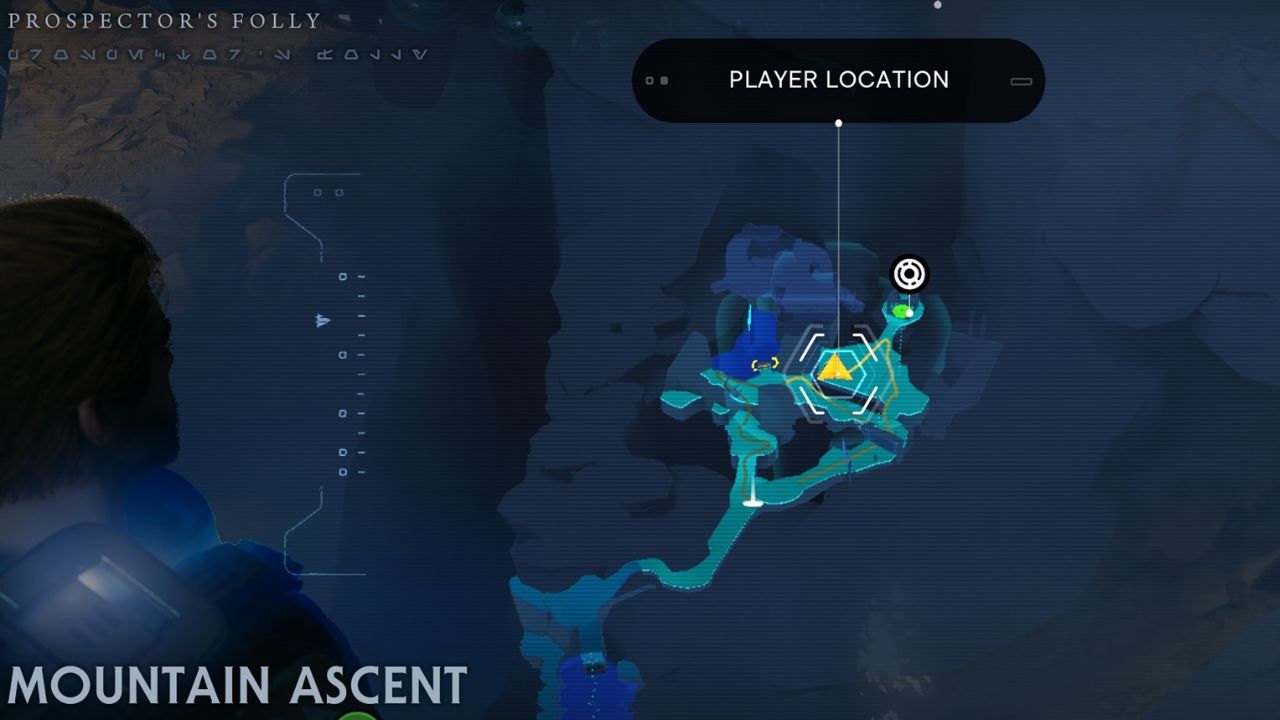Image resolution: width=1280 pixels, height=720 pixels.
Task: Expand the PLAYER LOCATION tooltip banner
Action: click(x=838, y=79)
